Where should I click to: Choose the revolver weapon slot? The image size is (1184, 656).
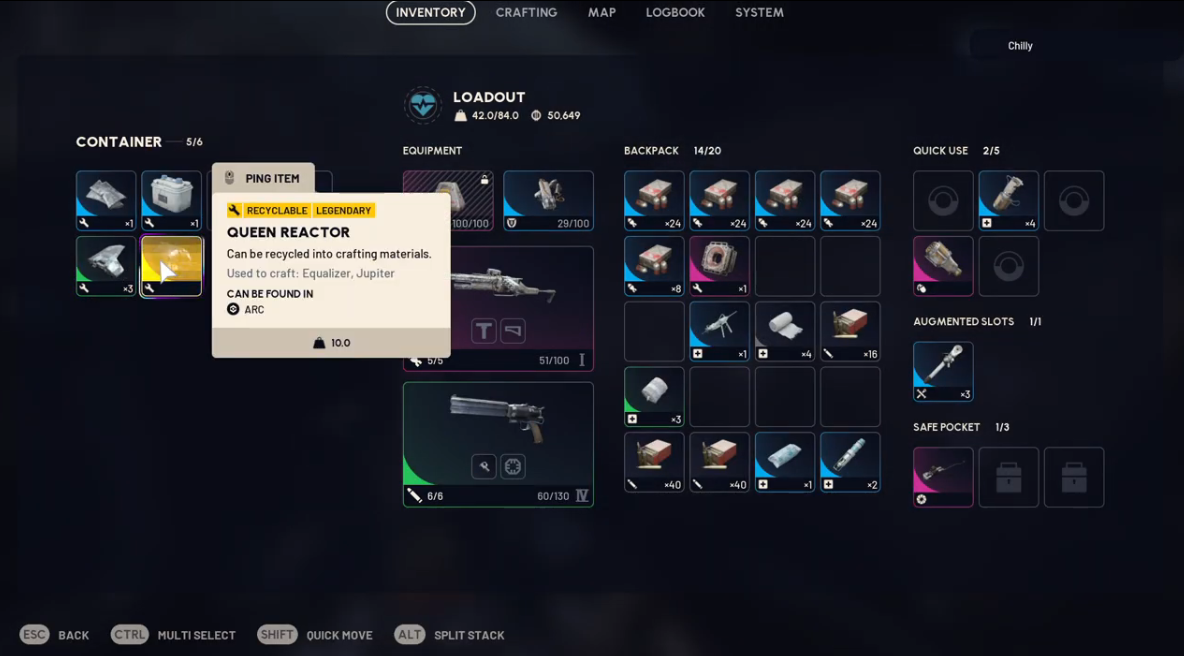[498, 444]
